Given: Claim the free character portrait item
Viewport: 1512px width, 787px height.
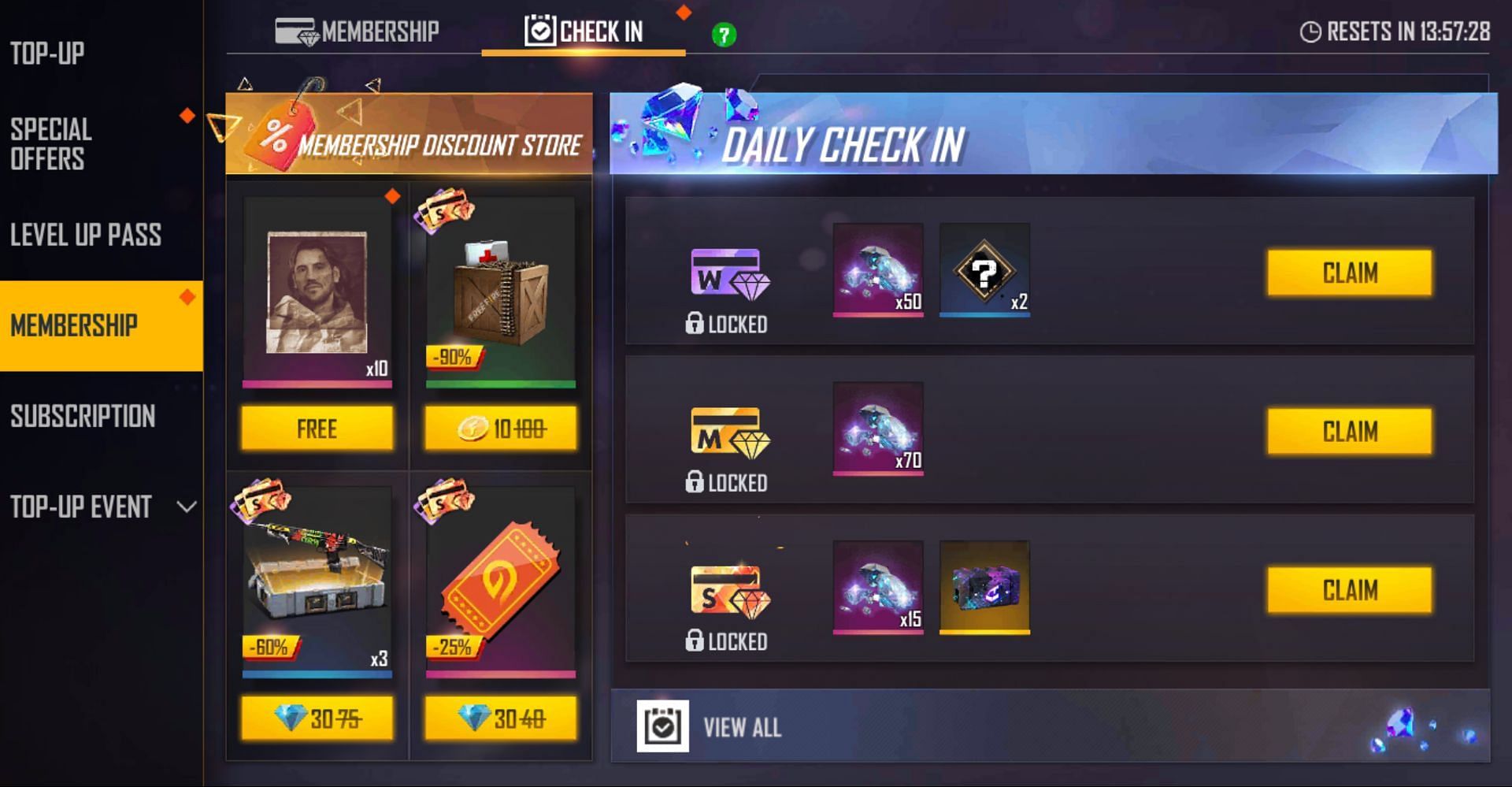Looking at the screenshot, I should pyautogui.click(x=317, y=429).
